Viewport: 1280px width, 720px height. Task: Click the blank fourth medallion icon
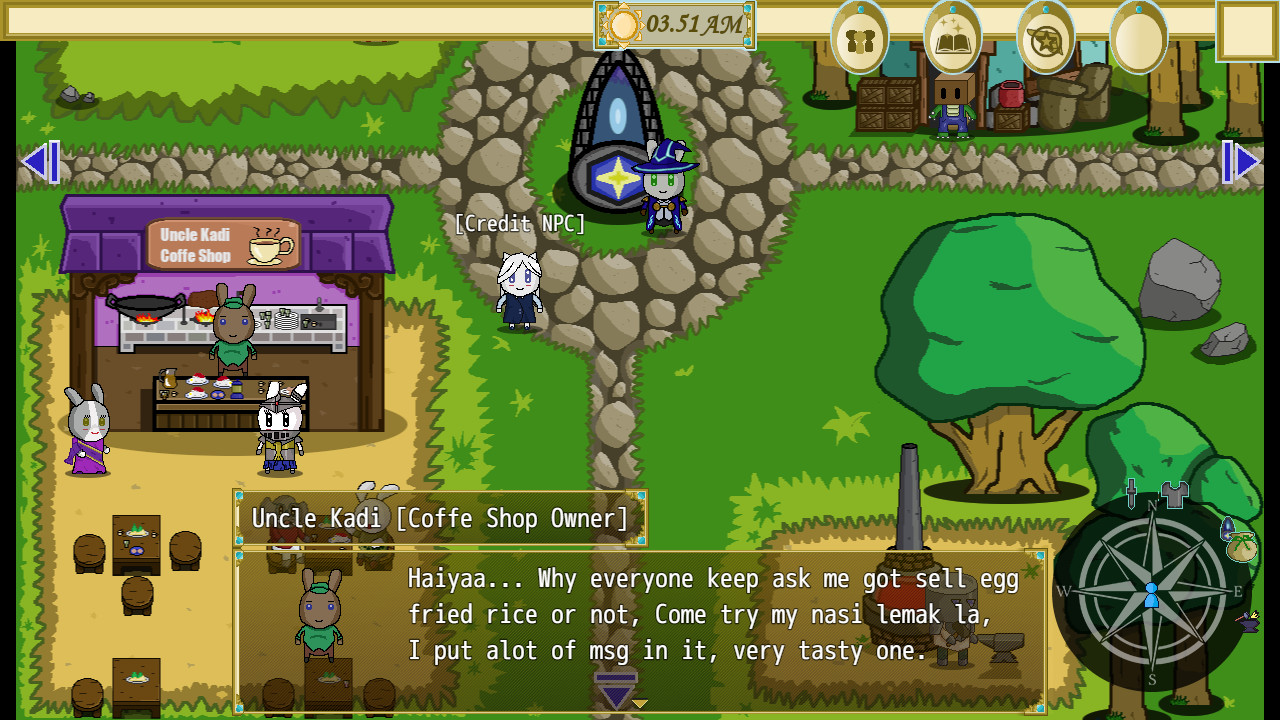point(1140,38)
